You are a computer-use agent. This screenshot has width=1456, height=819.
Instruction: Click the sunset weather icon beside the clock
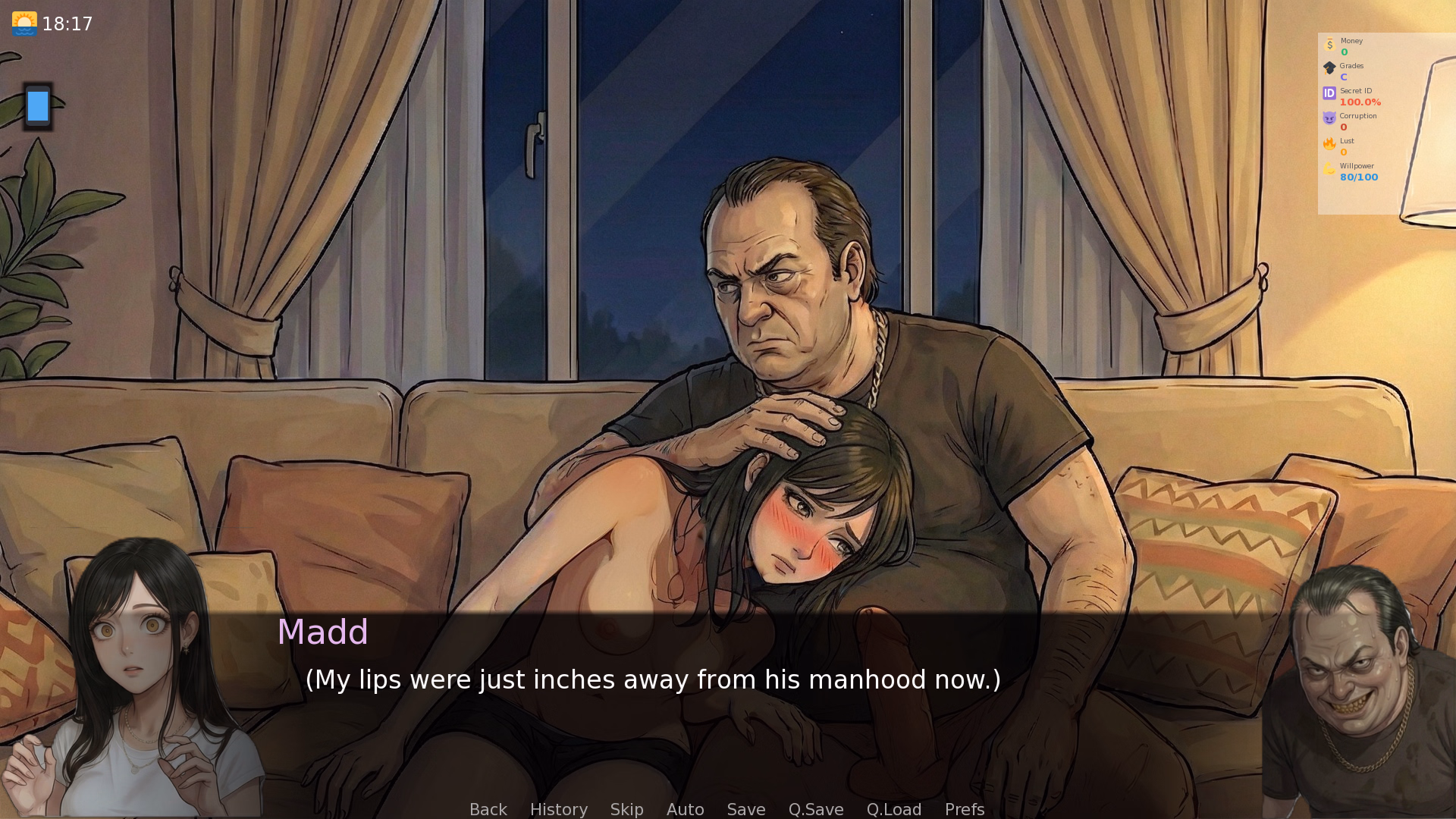click(x=25, y=23)
